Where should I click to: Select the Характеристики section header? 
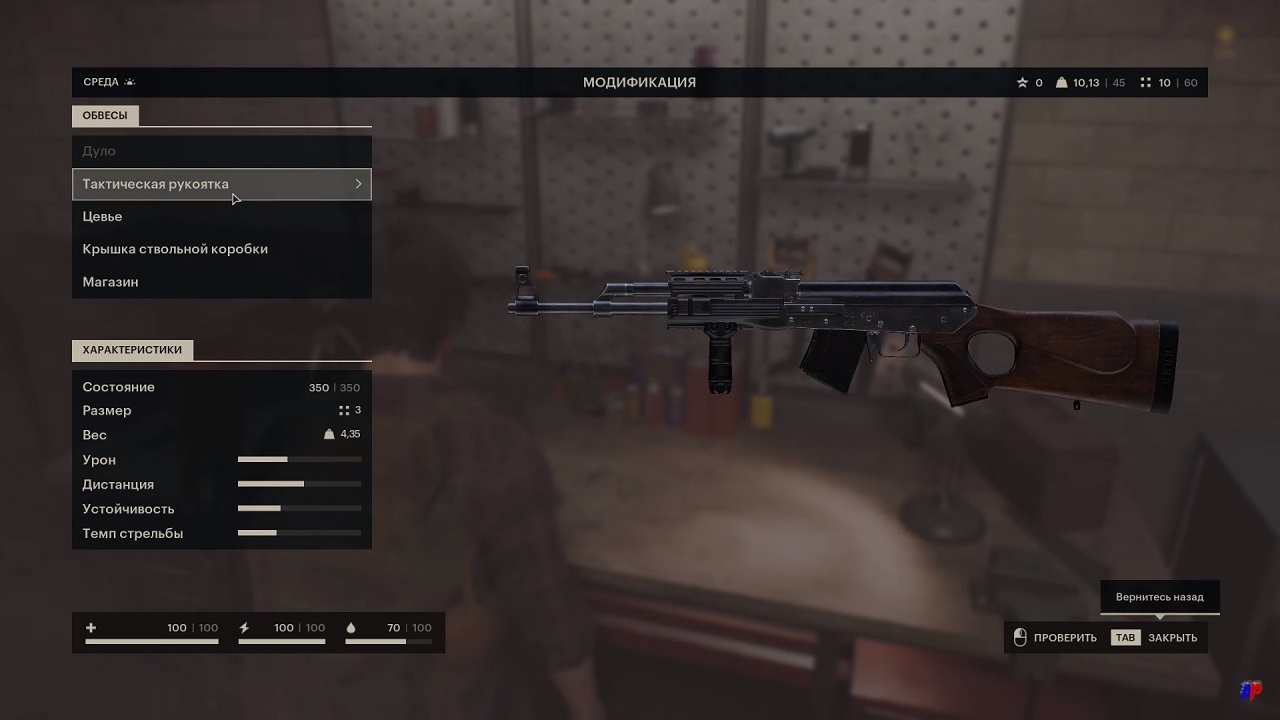132,350
